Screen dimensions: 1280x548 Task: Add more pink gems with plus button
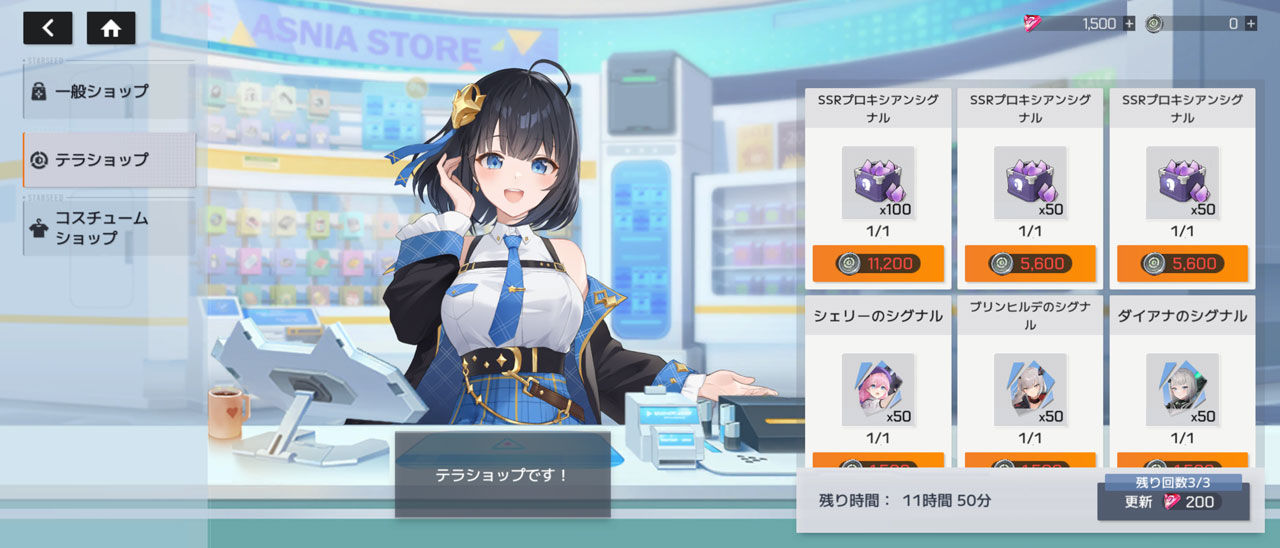pos(1129,23)
